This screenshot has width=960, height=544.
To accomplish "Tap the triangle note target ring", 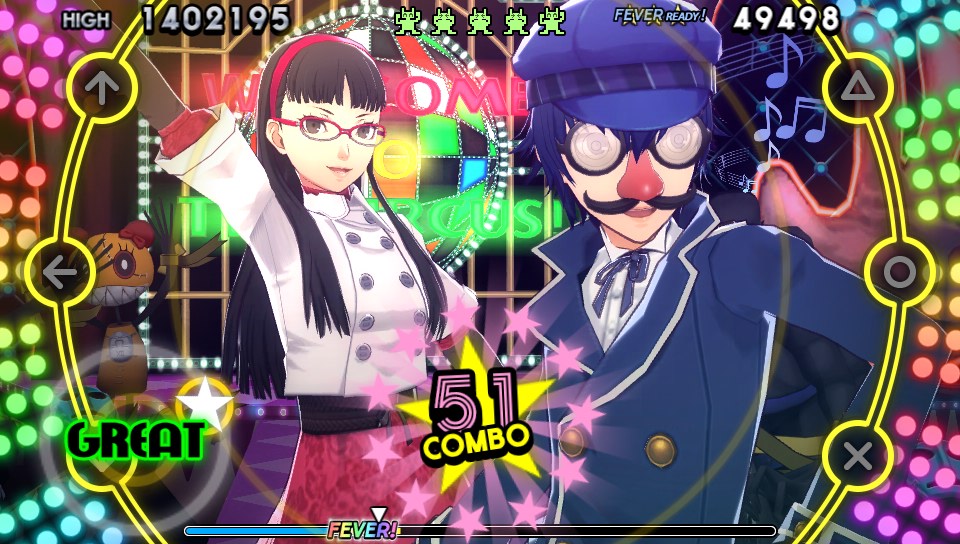I will (858, 88).
